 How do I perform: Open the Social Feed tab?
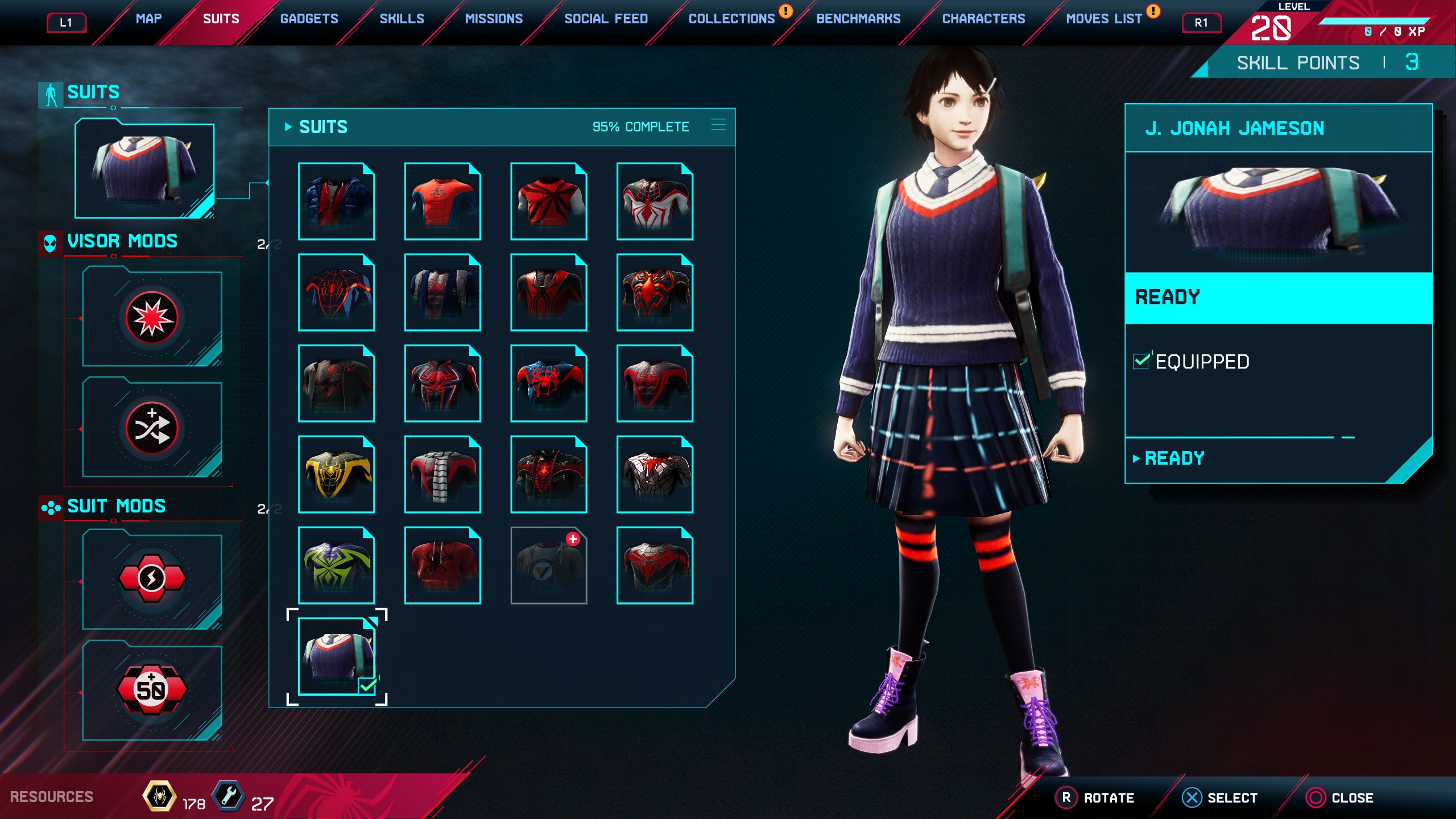pos(606,19)
